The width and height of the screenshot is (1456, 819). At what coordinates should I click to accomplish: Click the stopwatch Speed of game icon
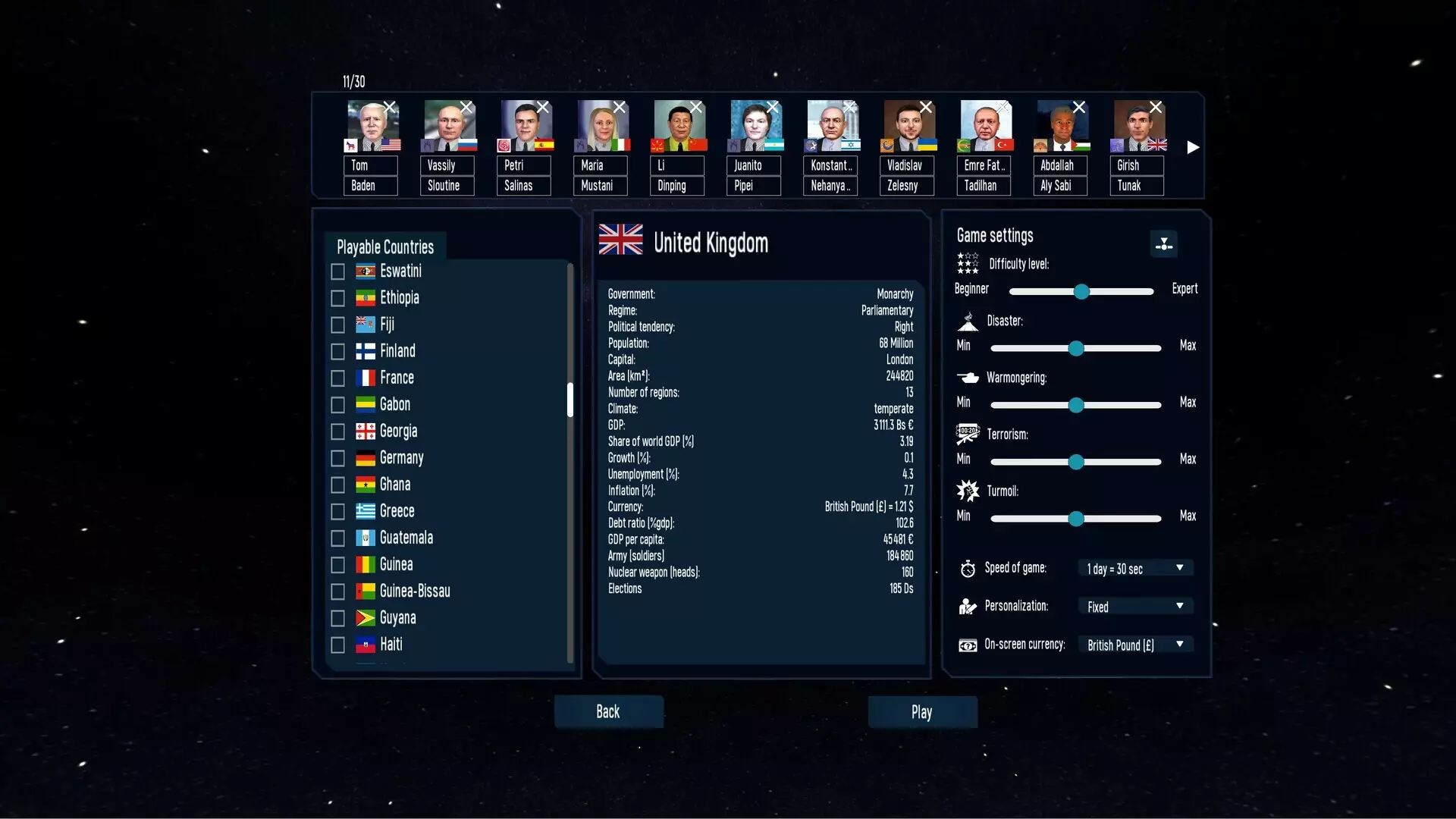point(968,568)
